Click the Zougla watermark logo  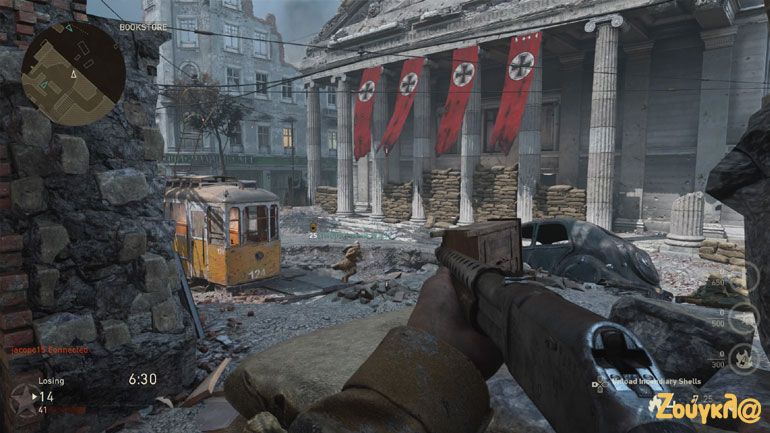click(706, 407)
